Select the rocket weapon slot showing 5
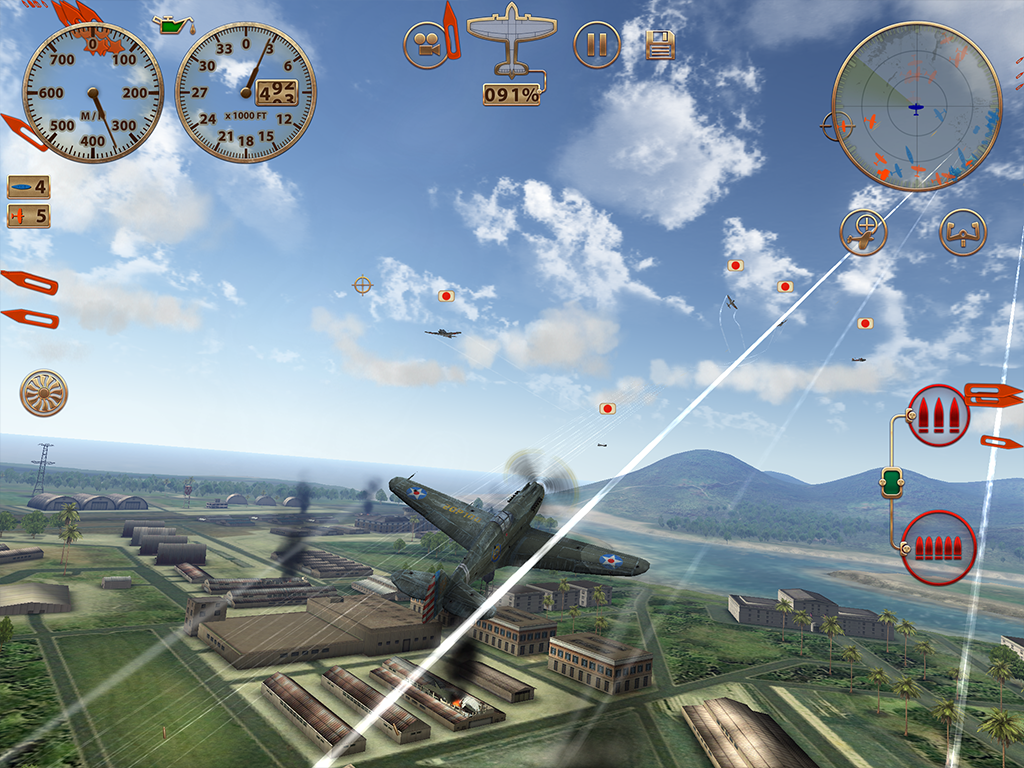This screenshot has width=1024, height=768. click(28, 216)
